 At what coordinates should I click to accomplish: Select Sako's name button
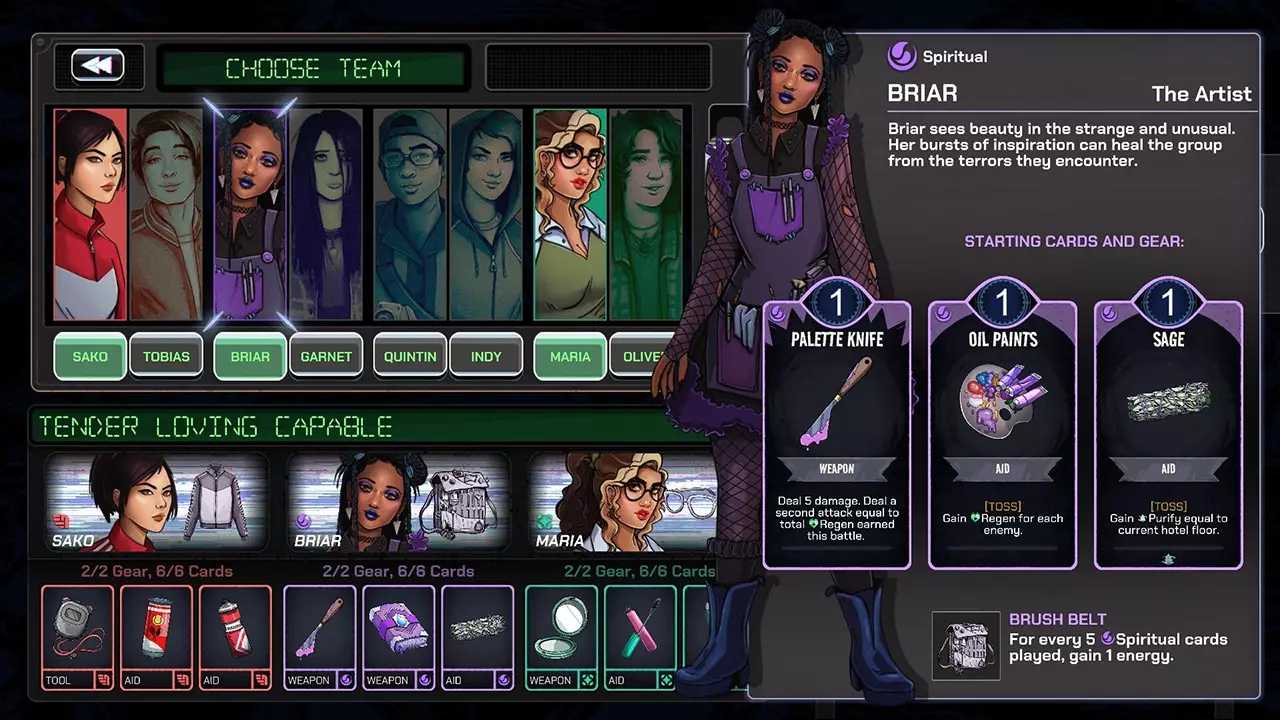(x=90, y=356)
